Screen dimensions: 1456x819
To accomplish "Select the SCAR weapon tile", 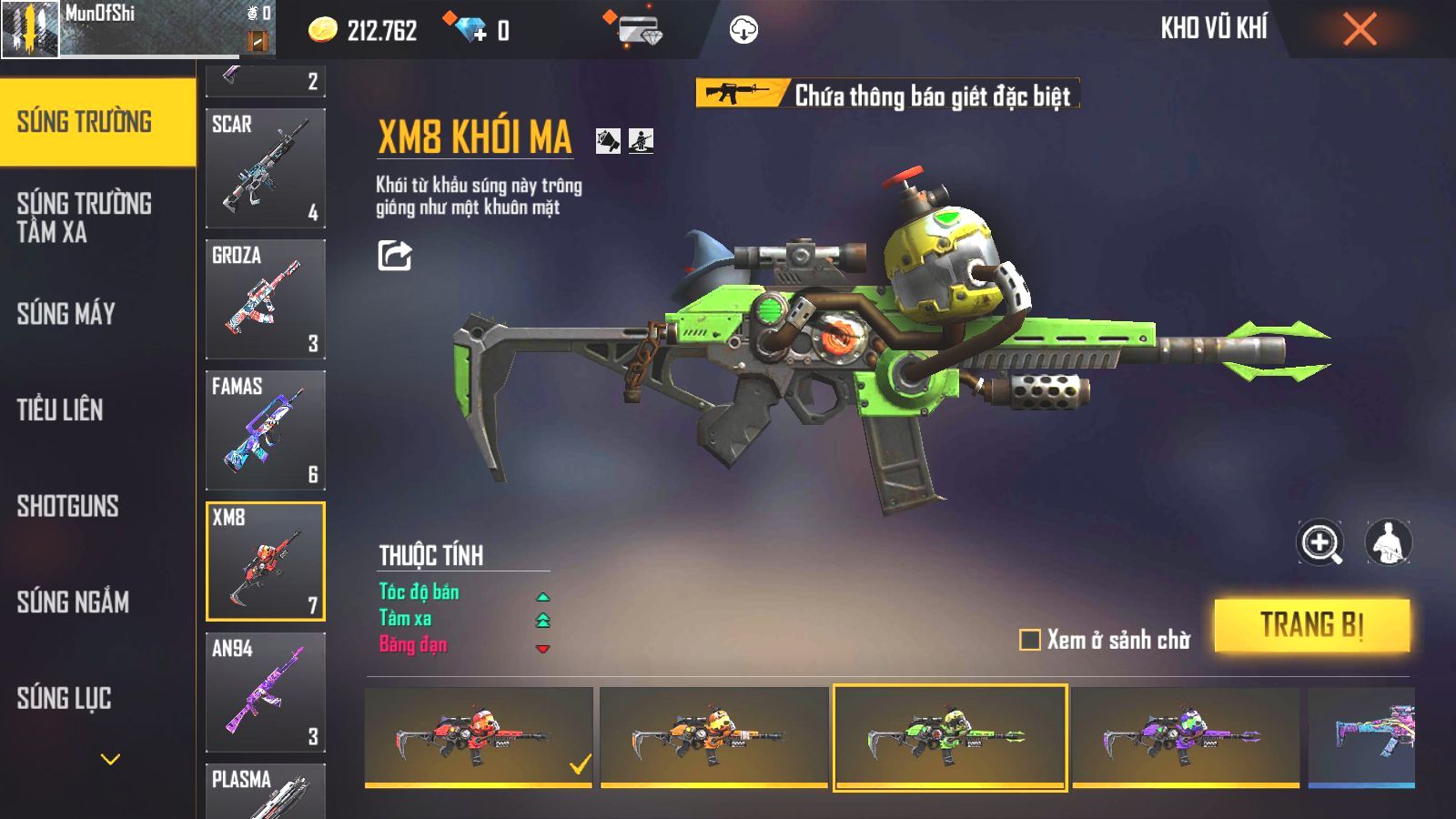I will 265,168.
